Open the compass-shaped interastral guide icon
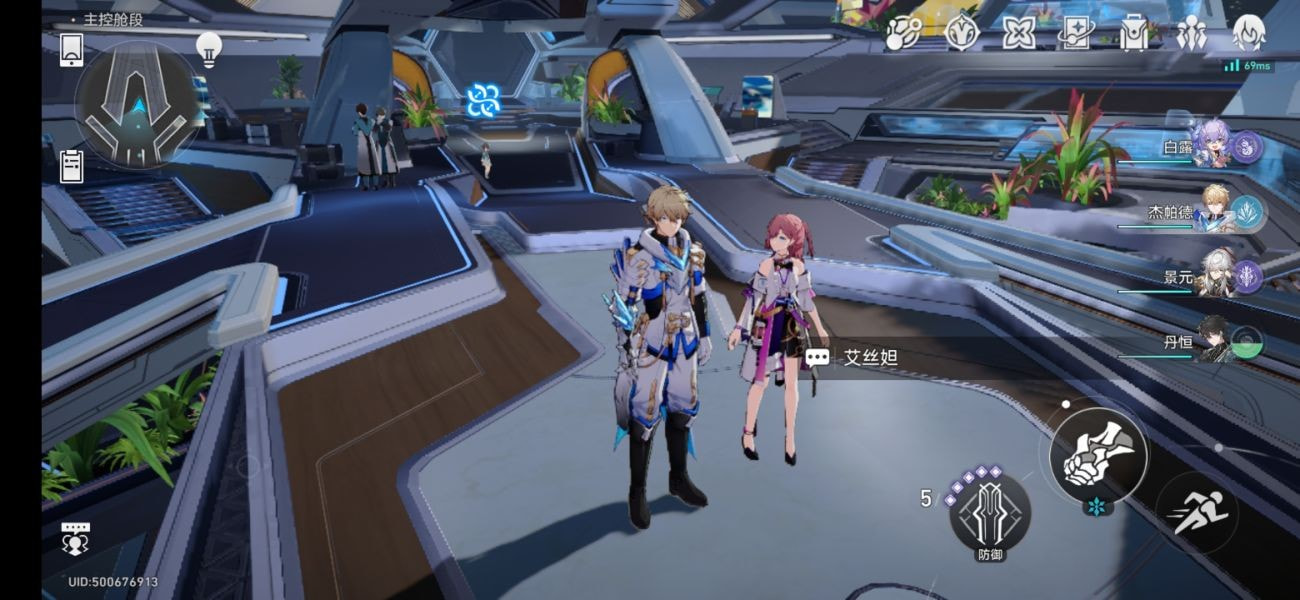1300x600 pixels. click(x=961, y=33)
